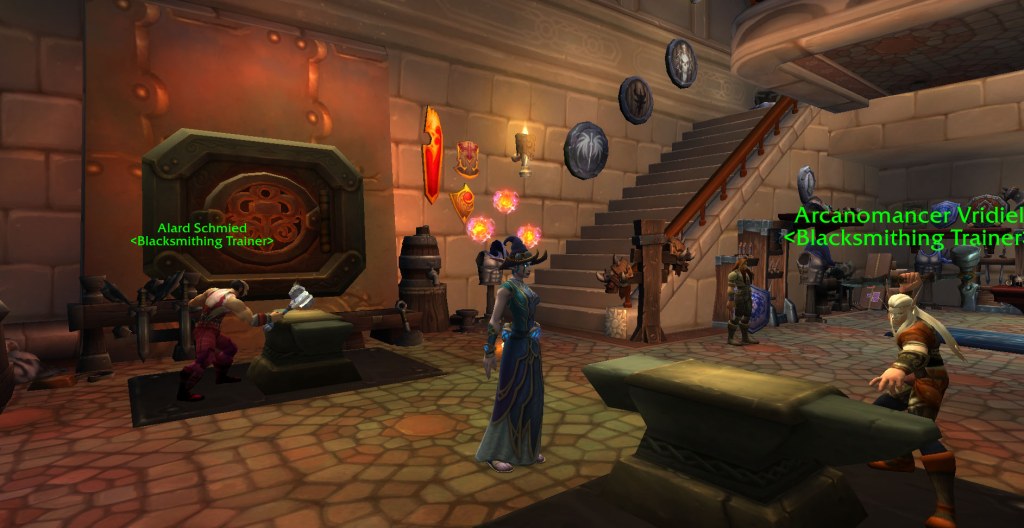Select the Alard Schmied name label
The width and height of the screenshot is (1024, 528).
(201, 229)
